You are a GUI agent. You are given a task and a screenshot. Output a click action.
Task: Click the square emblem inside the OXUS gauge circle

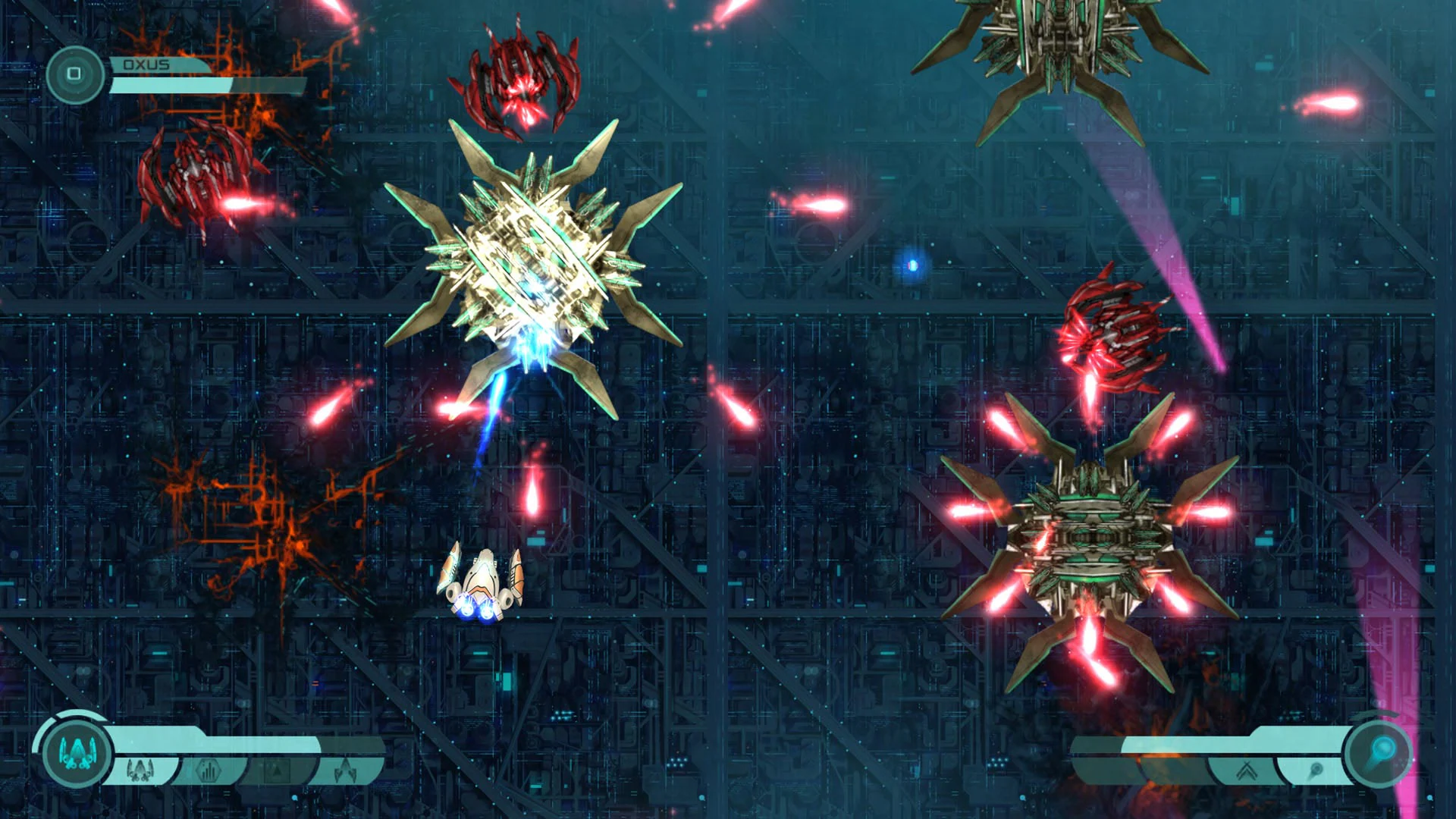(x=74, y=72)
